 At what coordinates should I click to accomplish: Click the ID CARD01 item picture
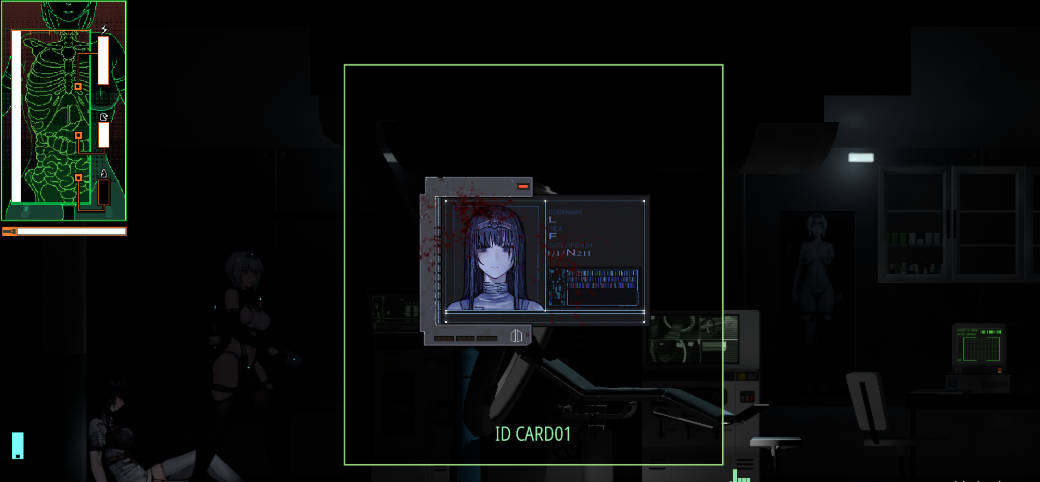[x=534, y=262]
